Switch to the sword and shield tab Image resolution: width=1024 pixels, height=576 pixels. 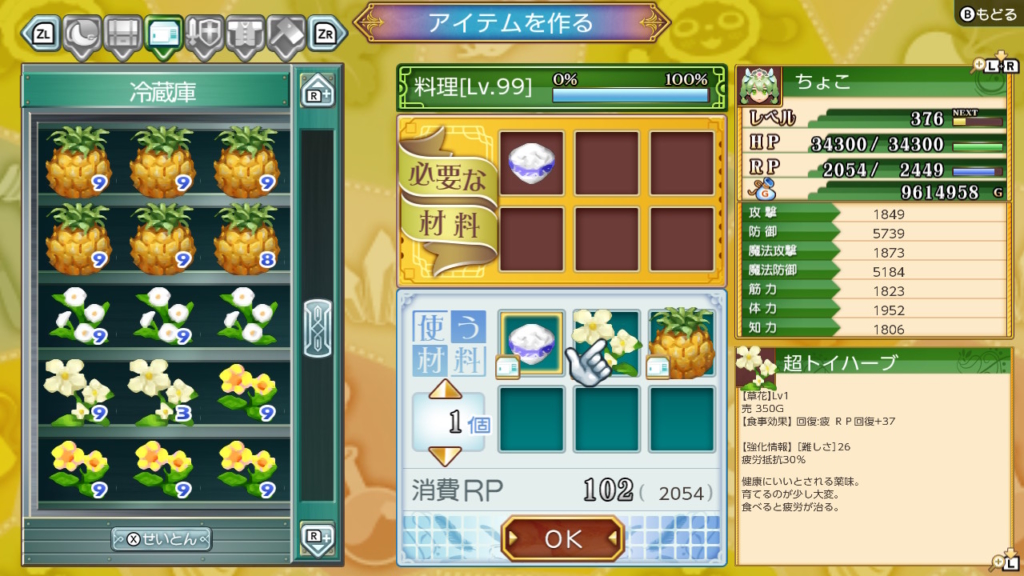point(204,34)
